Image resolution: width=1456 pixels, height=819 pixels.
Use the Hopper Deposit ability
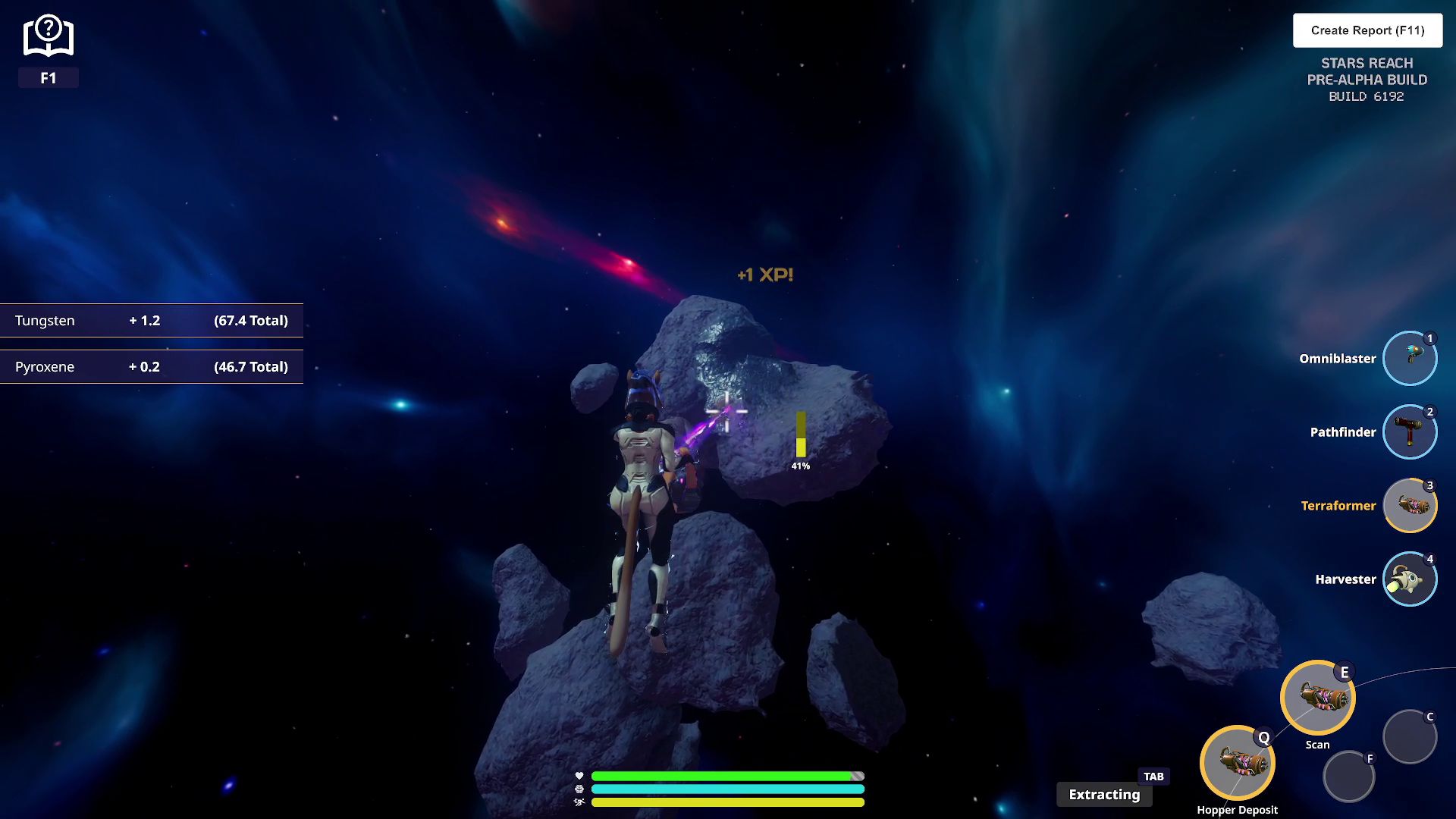tap(1237, 763)
